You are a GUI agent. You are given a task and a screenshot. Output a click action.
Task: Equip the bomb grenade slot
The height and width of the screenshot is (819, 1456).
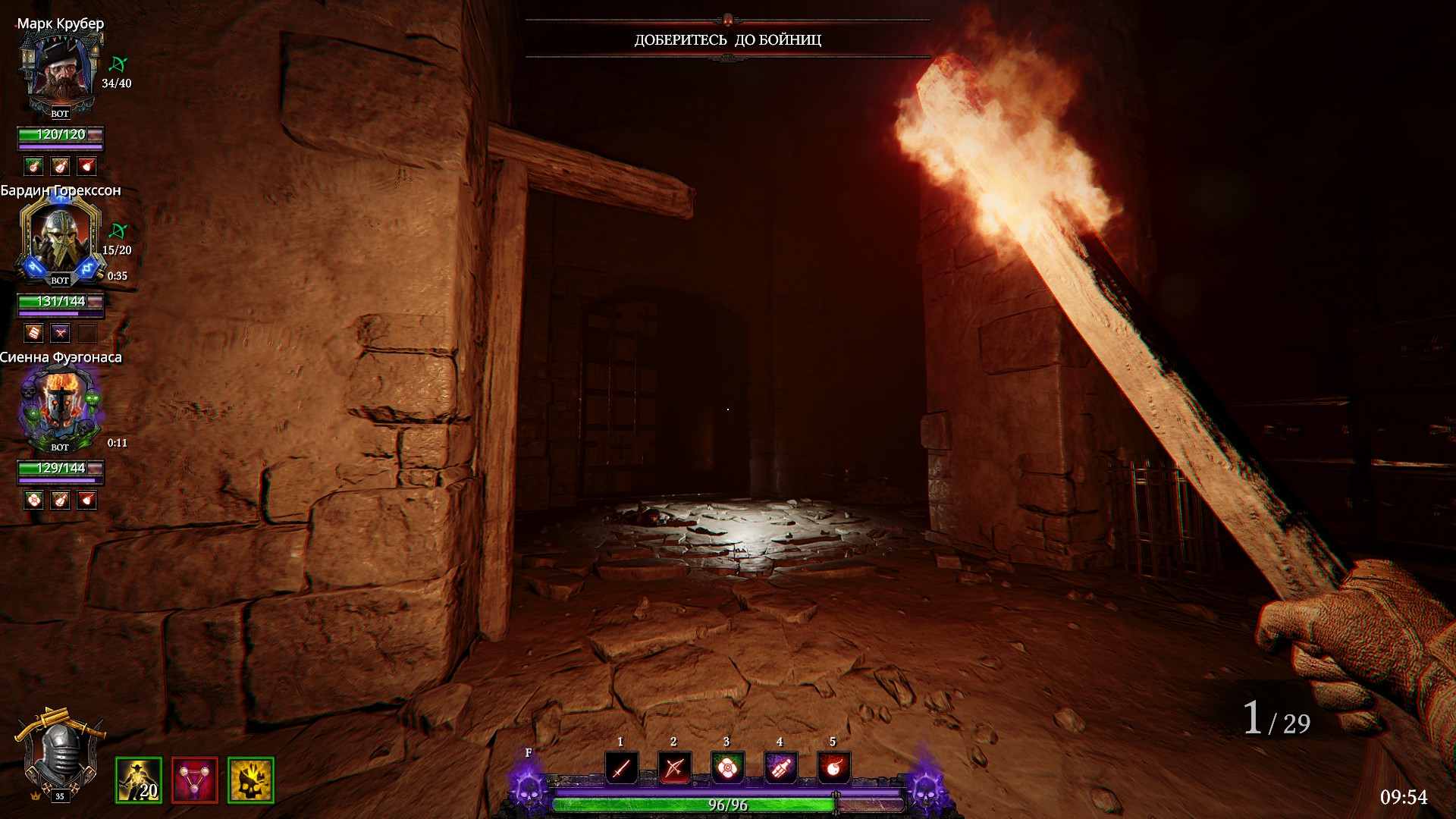[833, 767]
